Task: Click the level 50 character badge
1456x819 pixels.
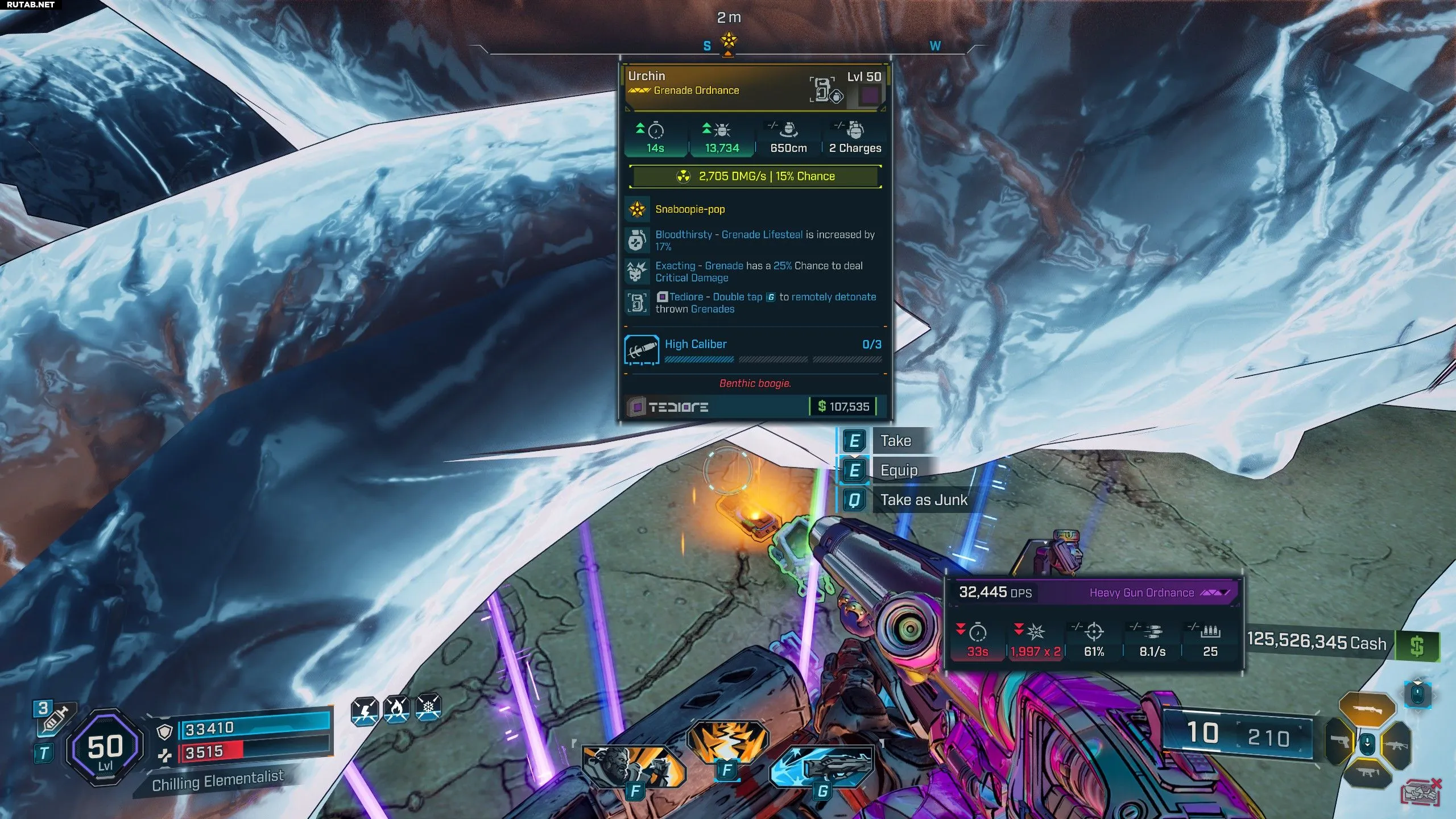Action: coord(105,748)
